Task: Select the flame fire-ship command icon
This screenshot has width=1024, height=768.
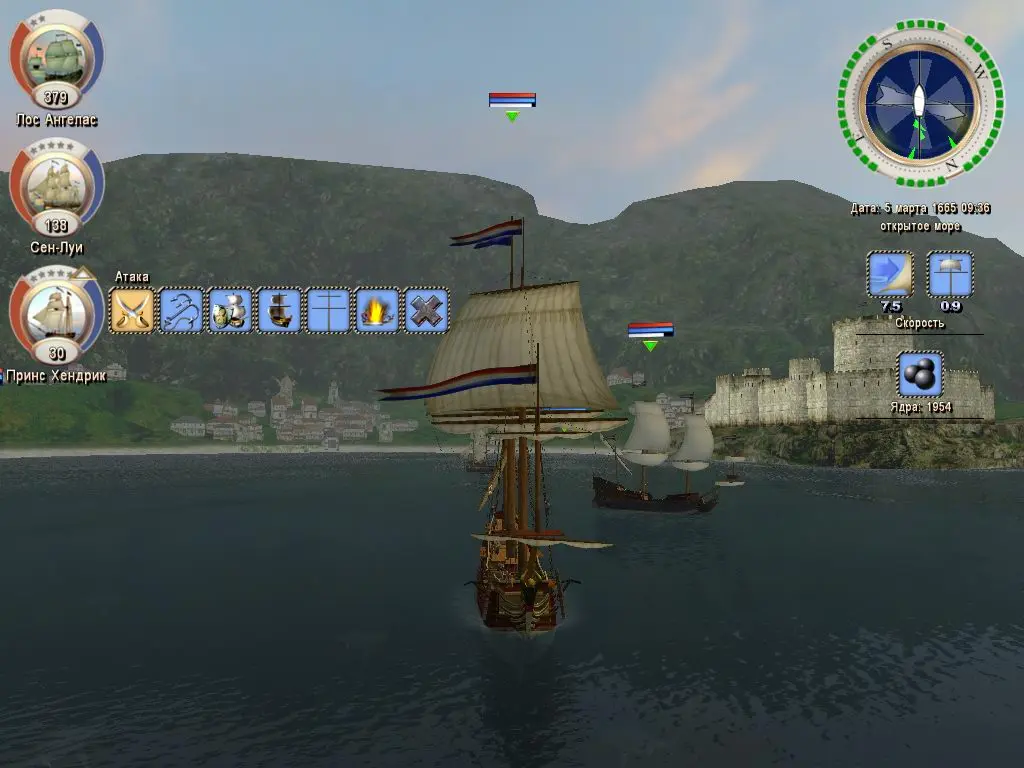Action: click(377, 310)
